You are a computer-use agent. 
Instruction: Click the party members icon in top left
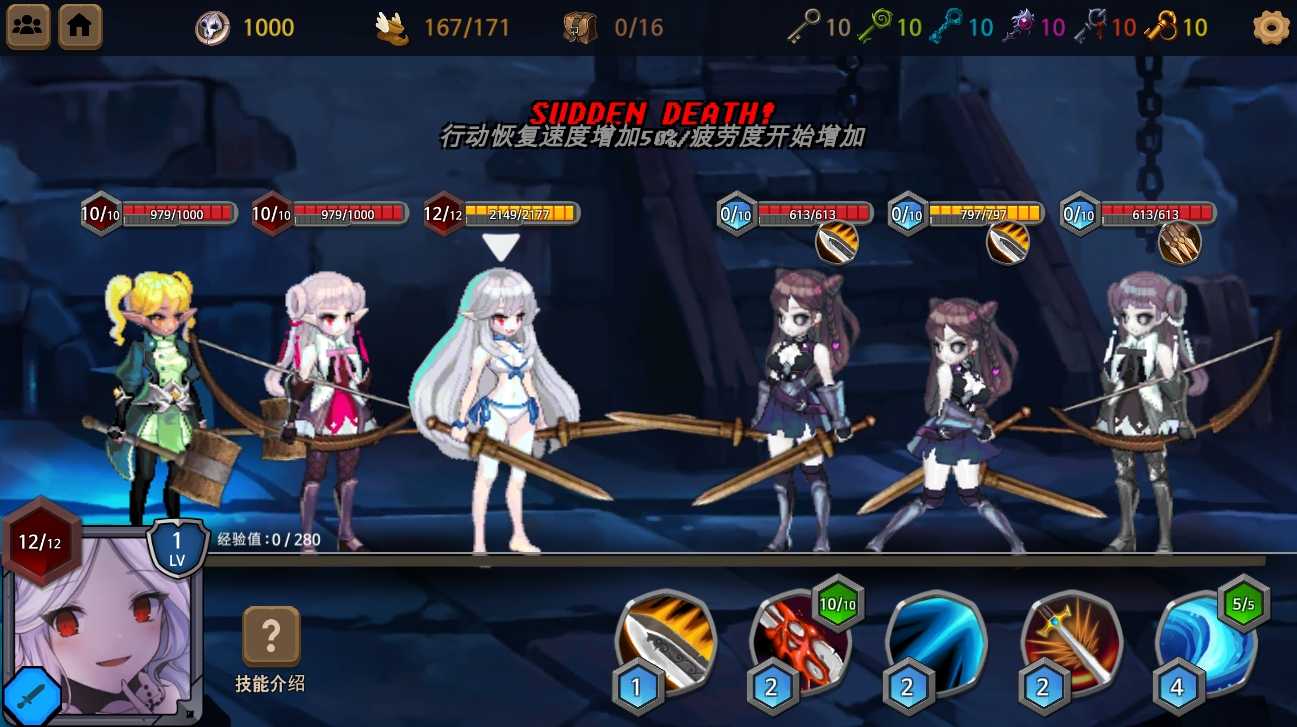tap(27, 26)
